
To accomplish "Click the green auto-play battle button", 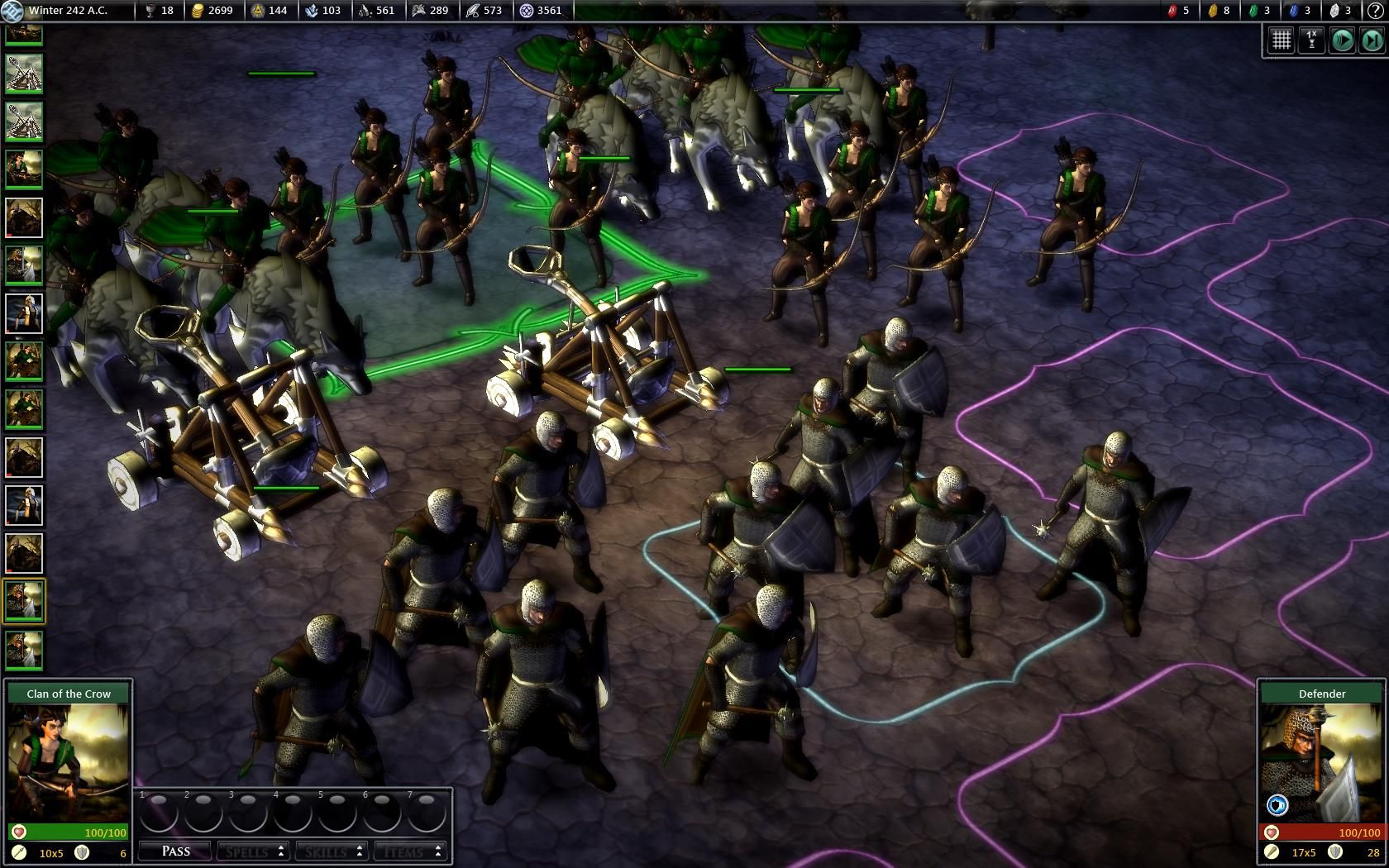I will point(1342,40).
